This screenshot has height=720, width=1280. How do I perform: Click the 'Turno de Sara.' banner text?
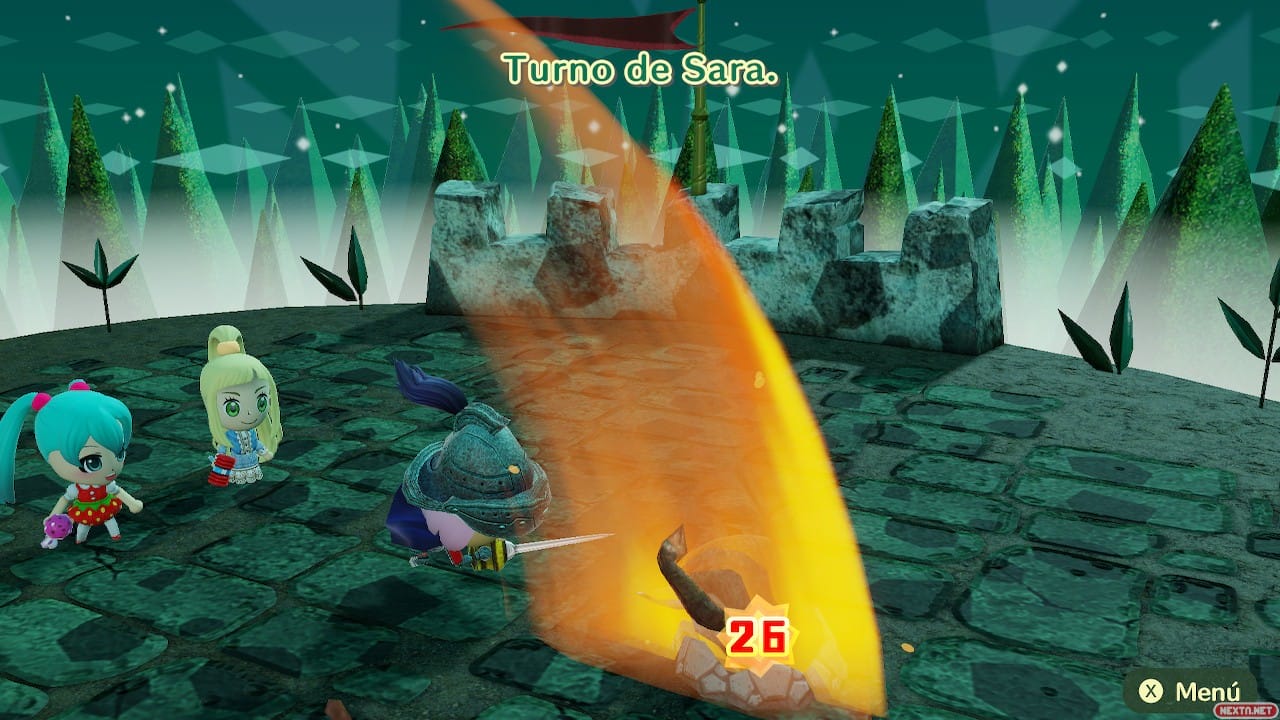(x=640, y=66)
